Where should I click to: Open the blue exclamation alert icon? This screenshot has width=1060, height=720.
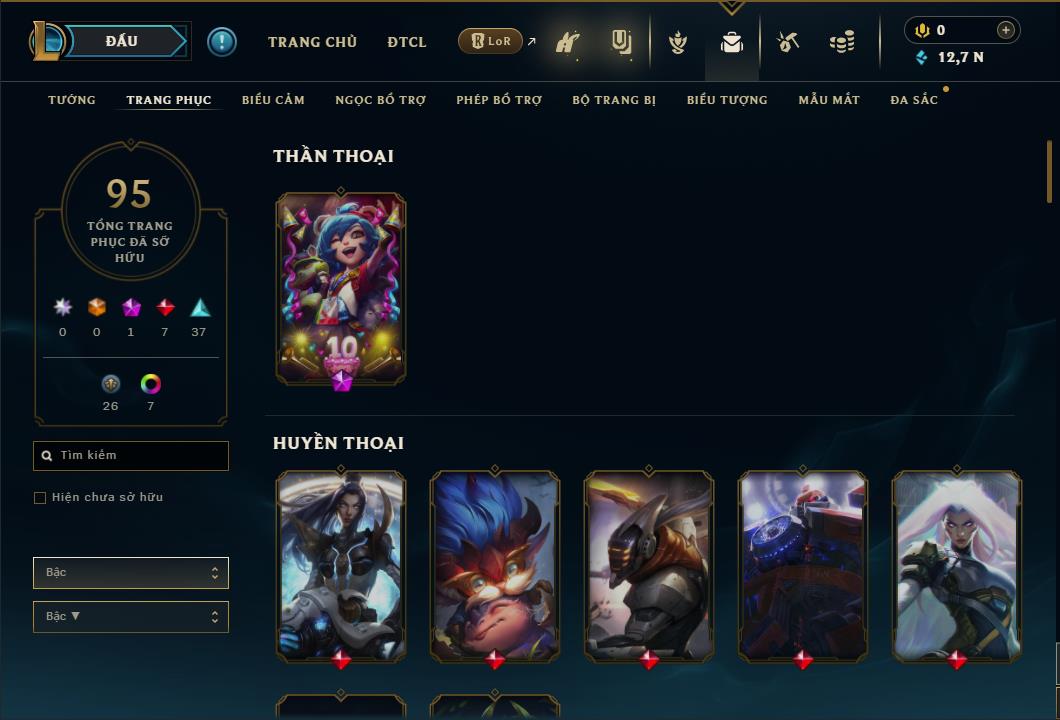click(x=222, y=41)
